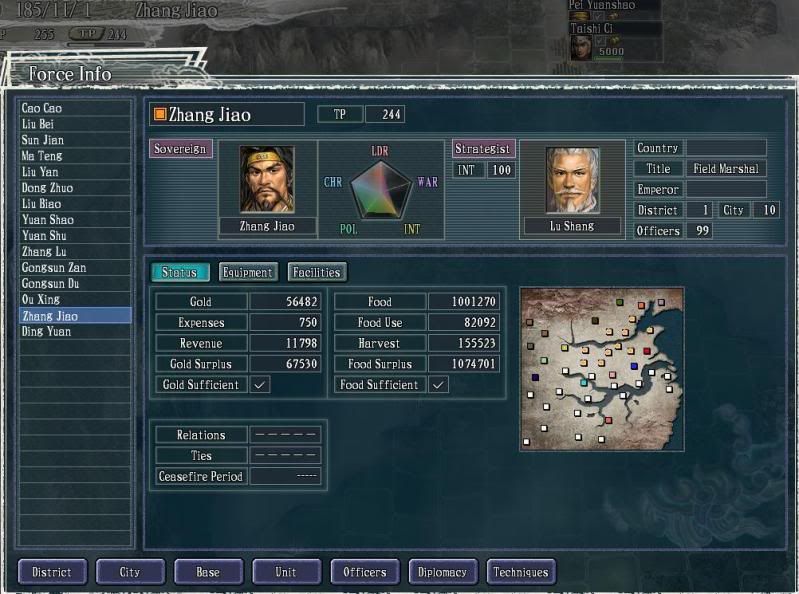Image resolution: width=799 pixels, height=594 pixels.
Task: Switch to the Equipment tab
Action: 247,272
